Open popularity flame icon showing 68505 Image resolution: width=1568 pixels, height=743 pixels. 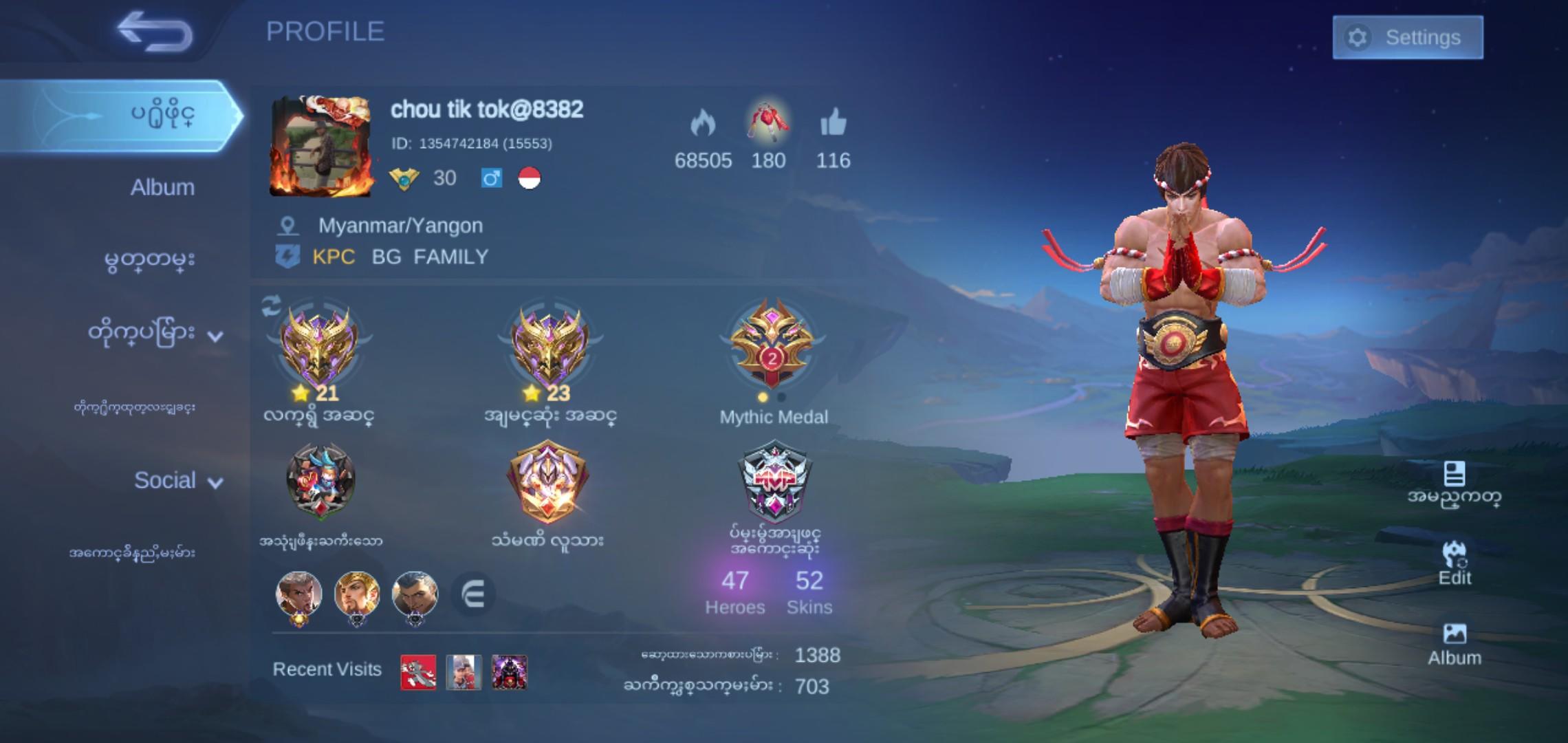[x=703, y=124]
